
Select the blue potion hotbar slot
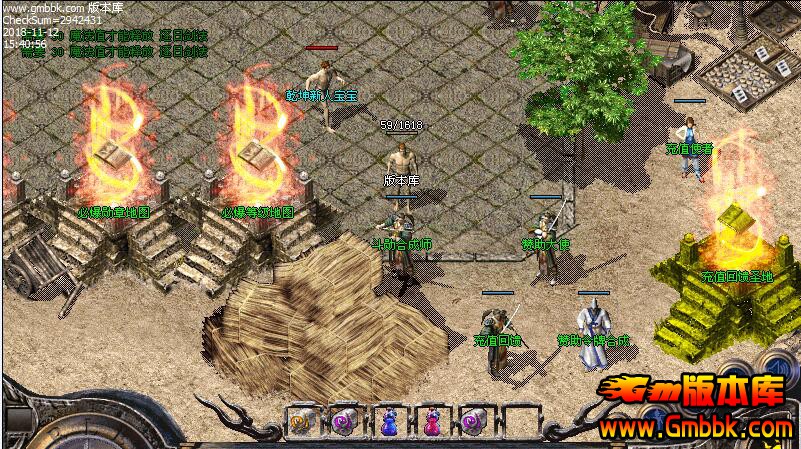pos(388,423)
